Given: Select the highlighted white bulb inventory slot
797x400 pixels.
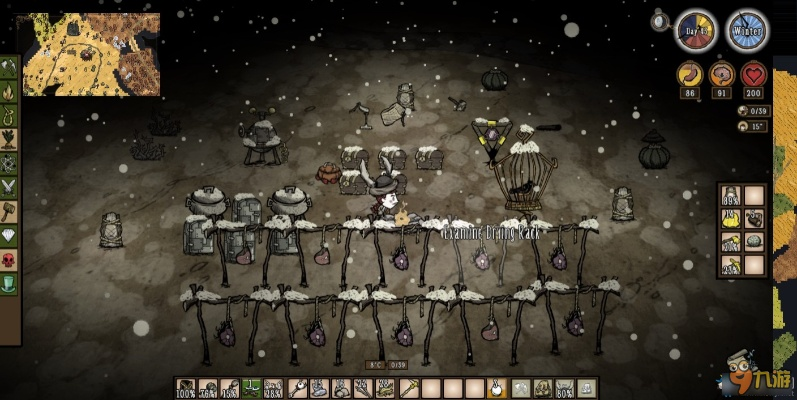Looking at the screenshot, I should coord(497,388).
